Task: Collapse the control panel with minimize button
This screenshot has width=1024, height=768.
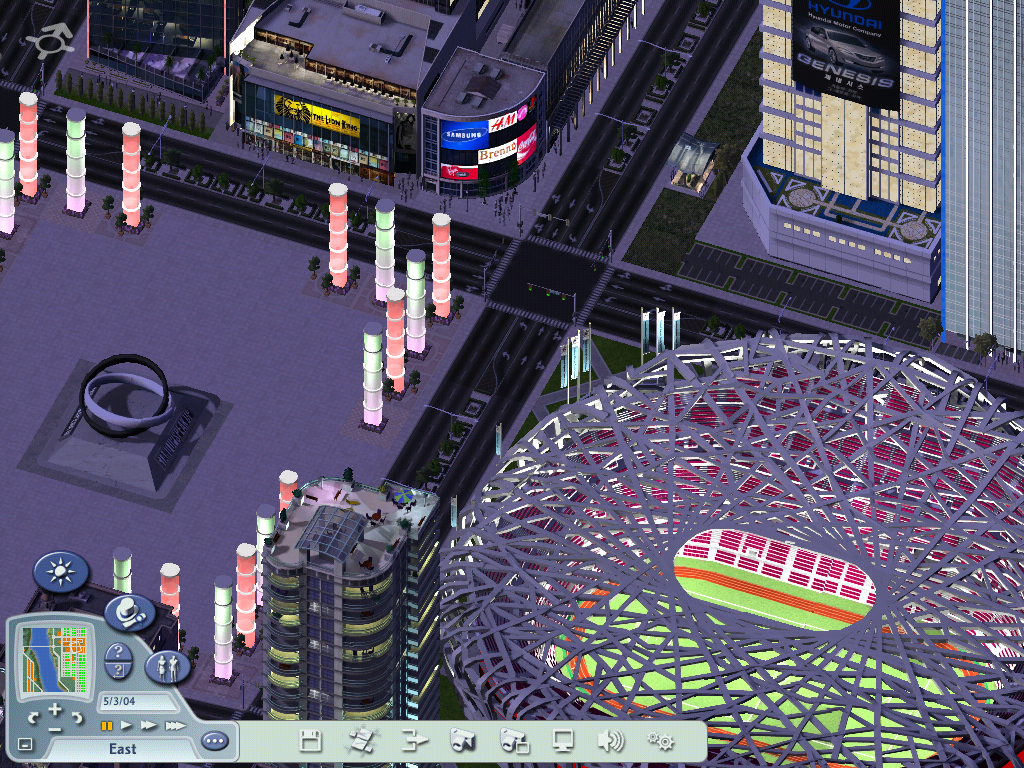Action: click(x=25, y=744)
